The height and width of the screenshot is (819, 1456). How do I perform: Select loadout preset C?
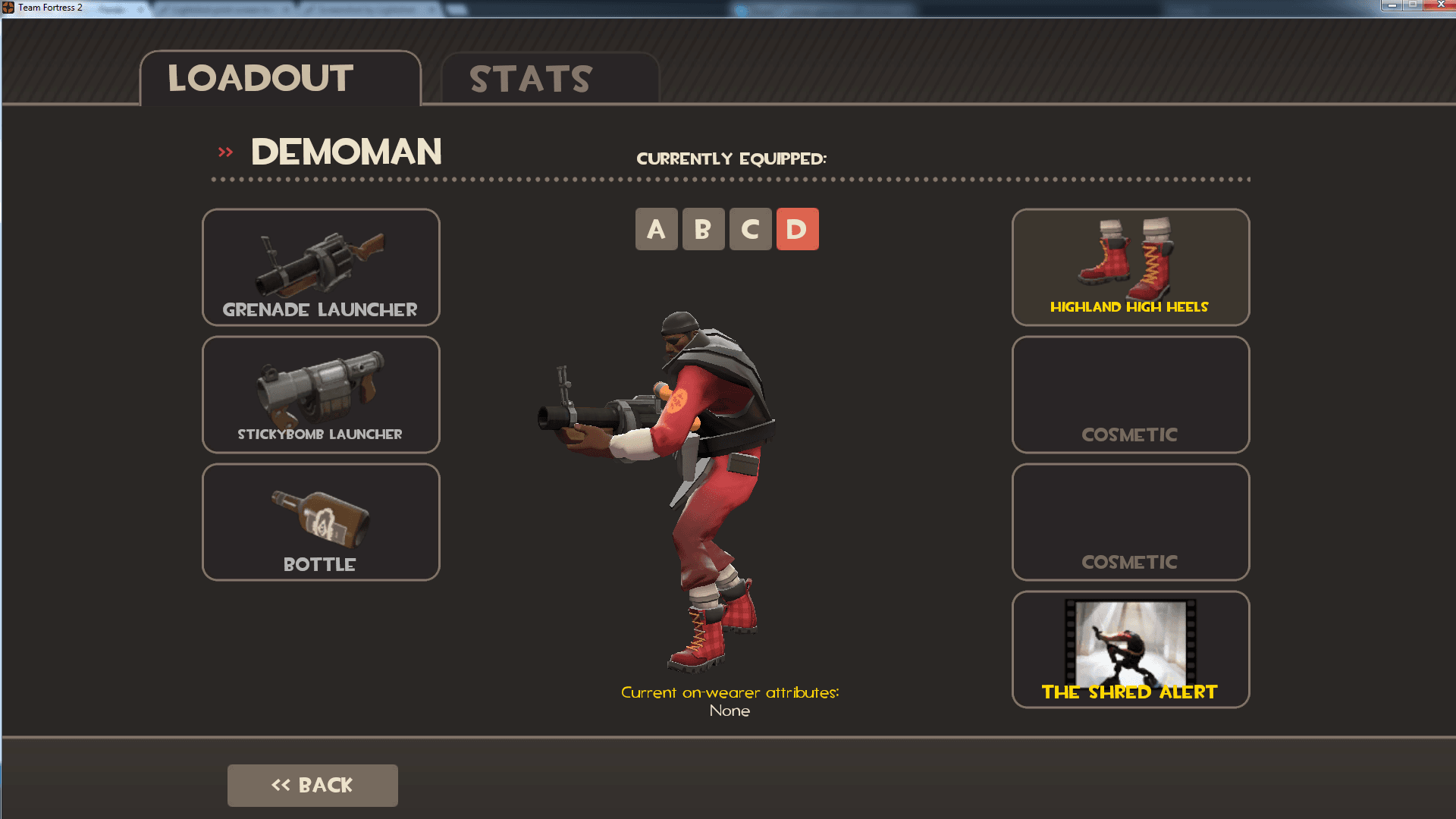[x=750, y=228]
